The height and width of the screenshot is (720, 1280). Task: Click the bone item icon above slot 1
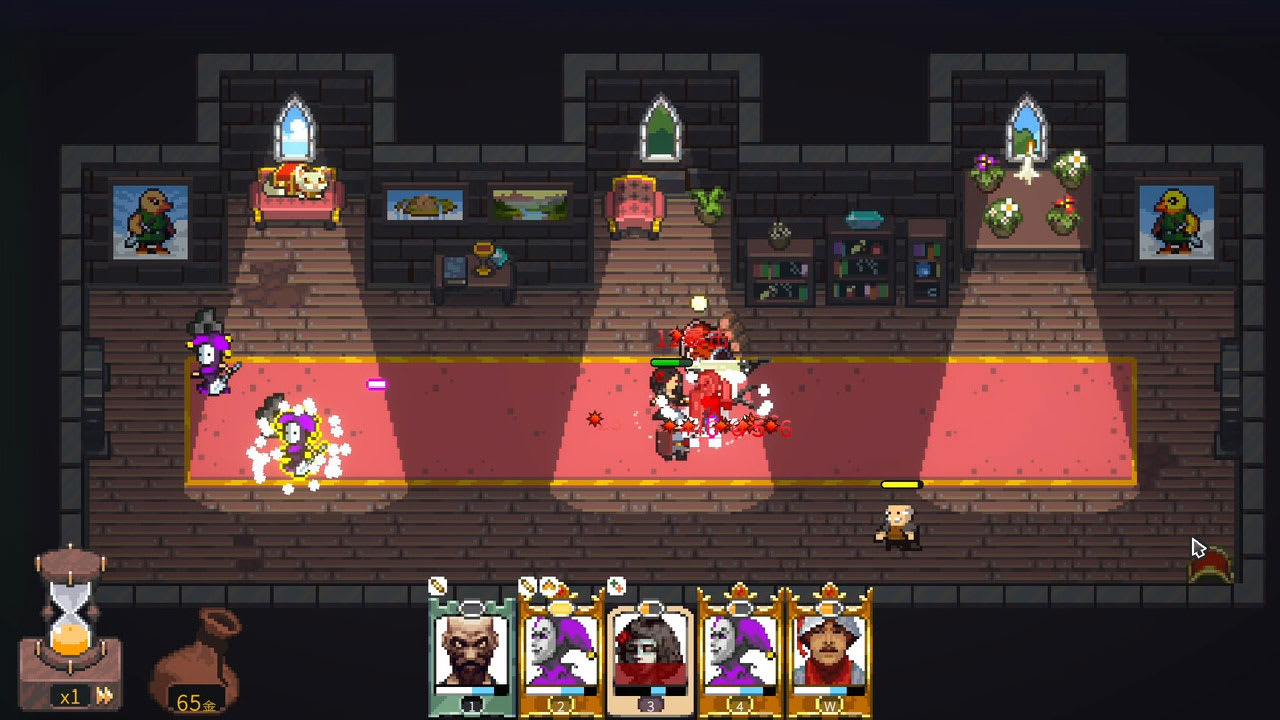[x=436, y=584]
